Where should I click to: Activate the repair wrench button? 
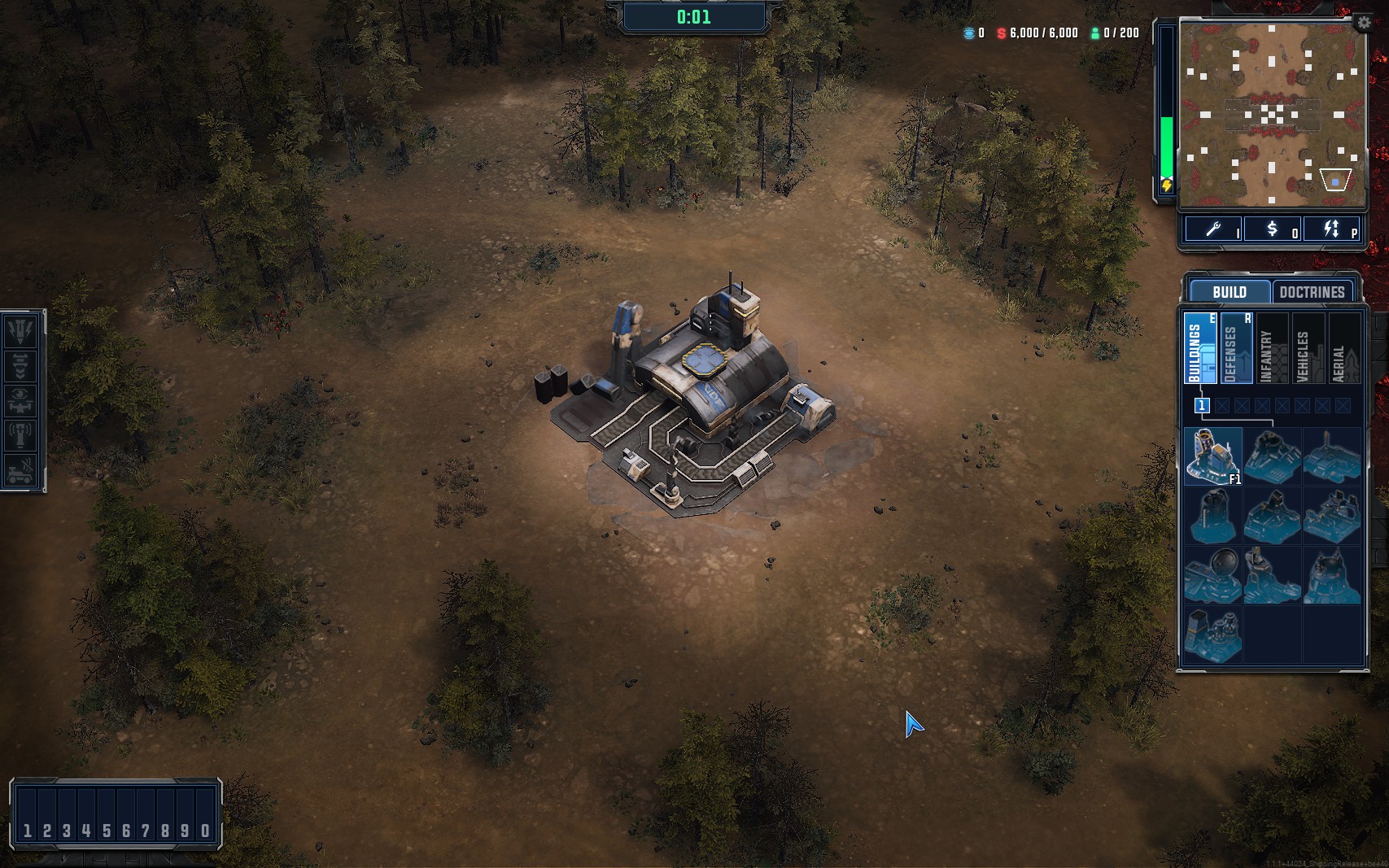[1213, 229]
